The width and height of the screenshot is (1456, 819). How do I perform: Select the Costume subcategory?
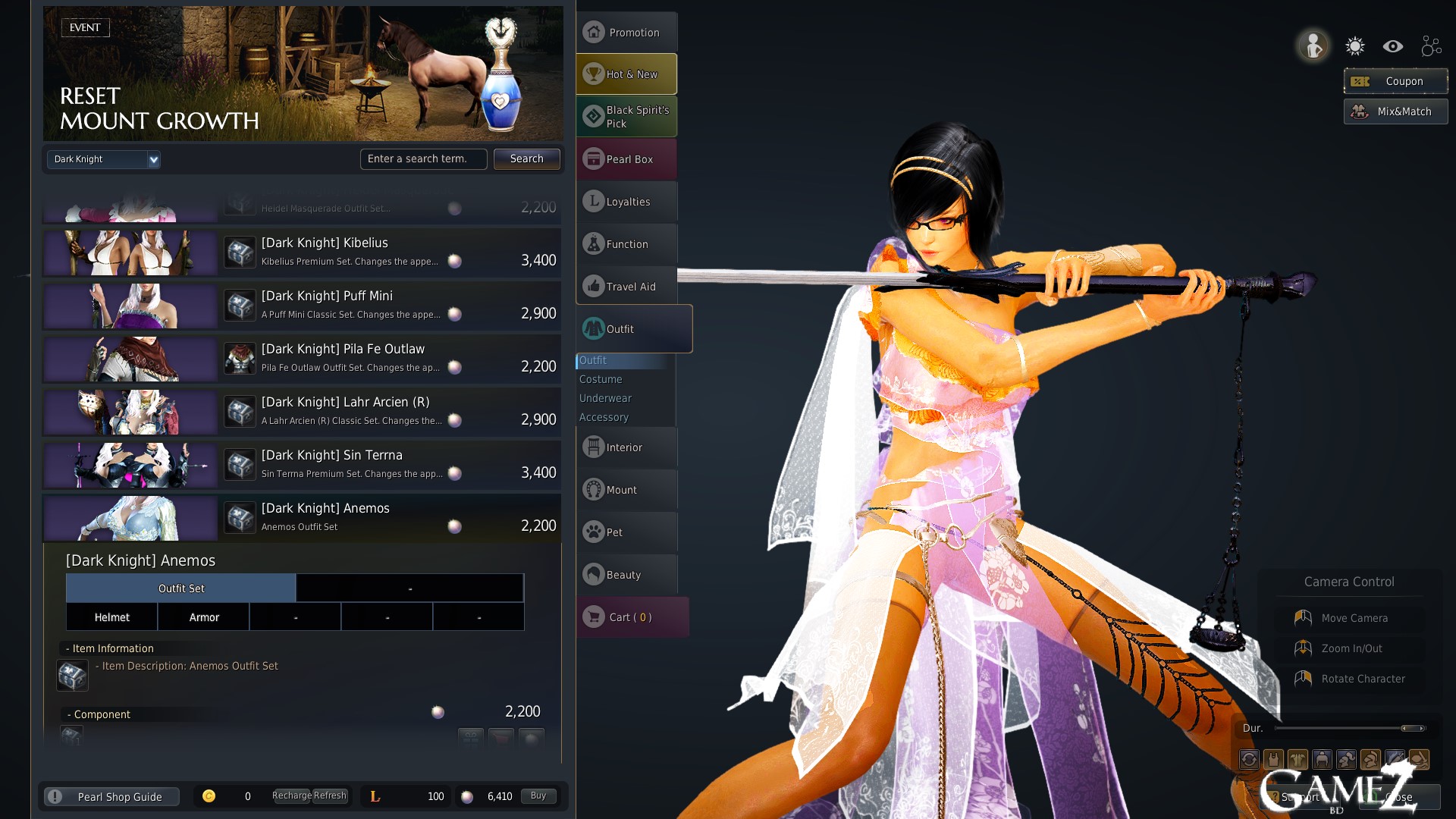point(601,379)
